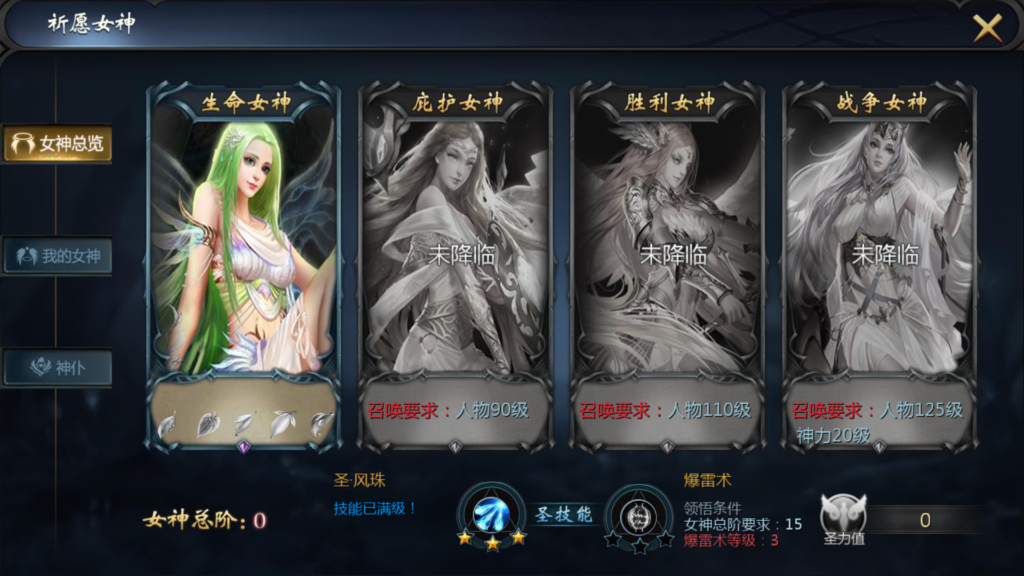This screenshot has width=1024, height=576.
Task: Switch to the 女神总览 tab
Action: tap(58, 144)
